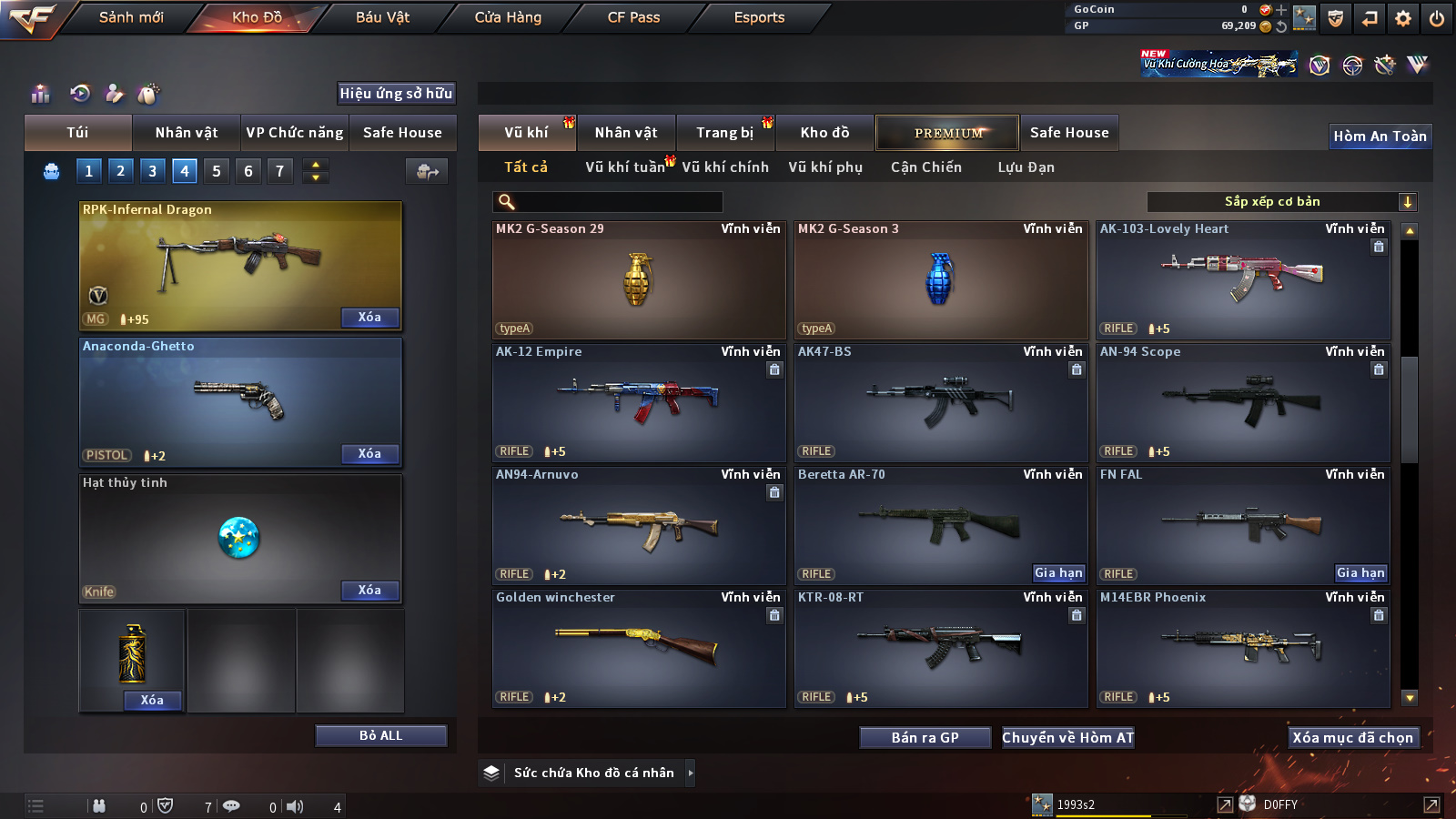Remove RPK-Infernal Dragon with Xóa
Viewport: 1456px width, 819px height.
[x=369, y=318]
